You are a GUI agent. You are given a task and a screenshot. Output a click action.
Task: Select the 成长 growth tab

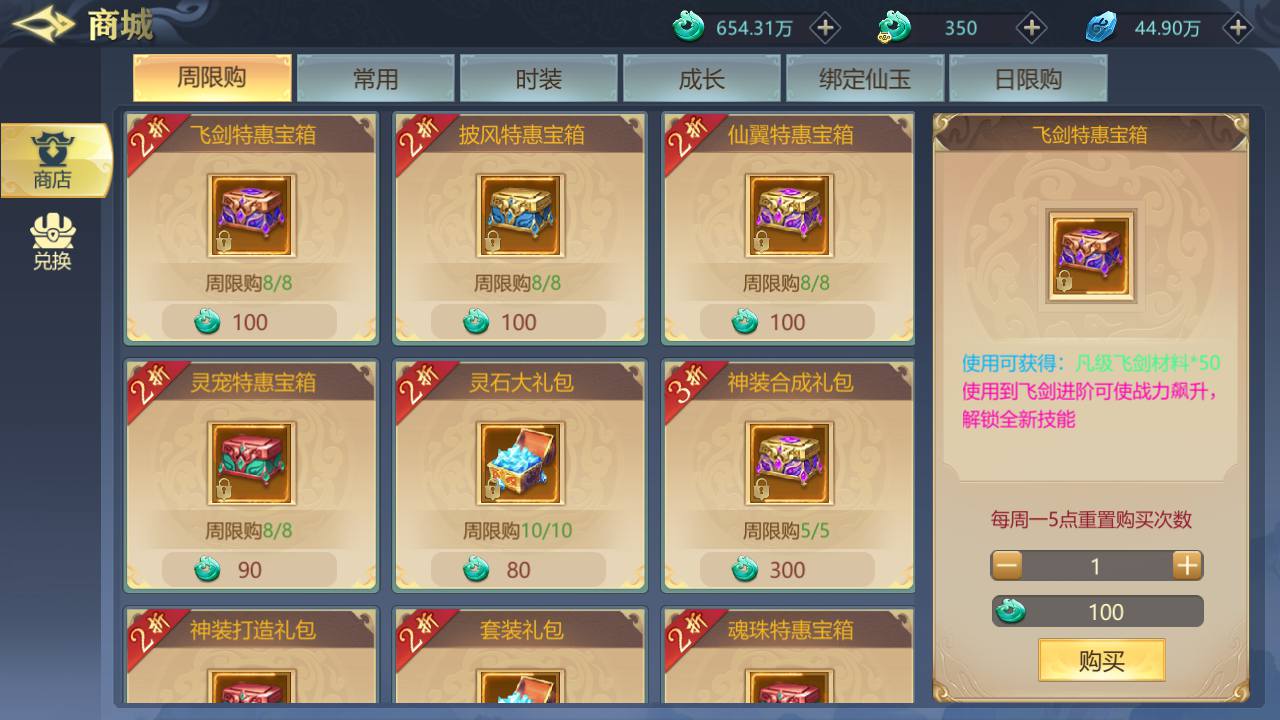[701, 76]
